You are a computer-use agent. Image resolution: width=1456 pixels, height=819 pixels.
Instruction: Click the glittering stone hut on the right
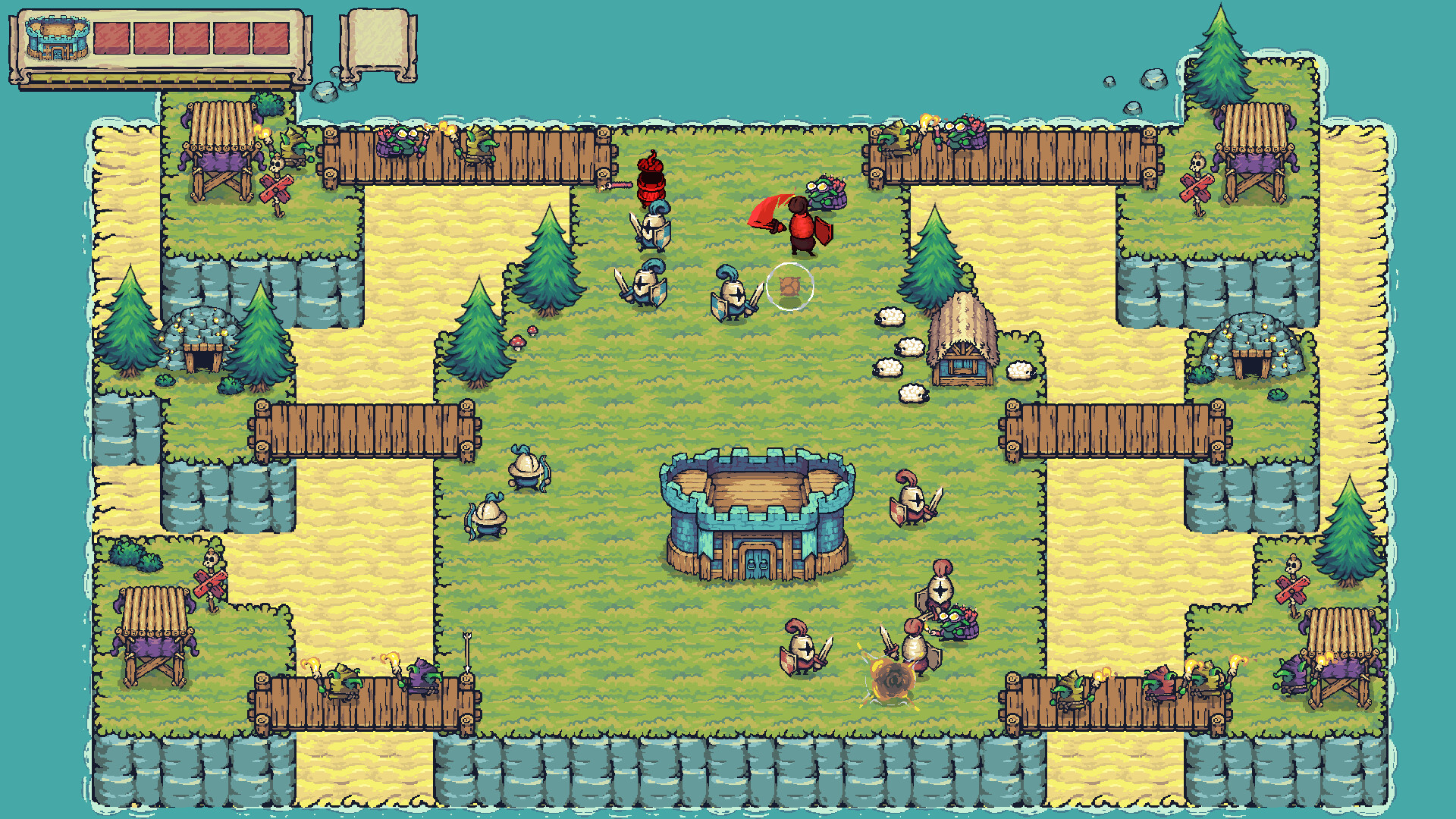pos(1253,349)
